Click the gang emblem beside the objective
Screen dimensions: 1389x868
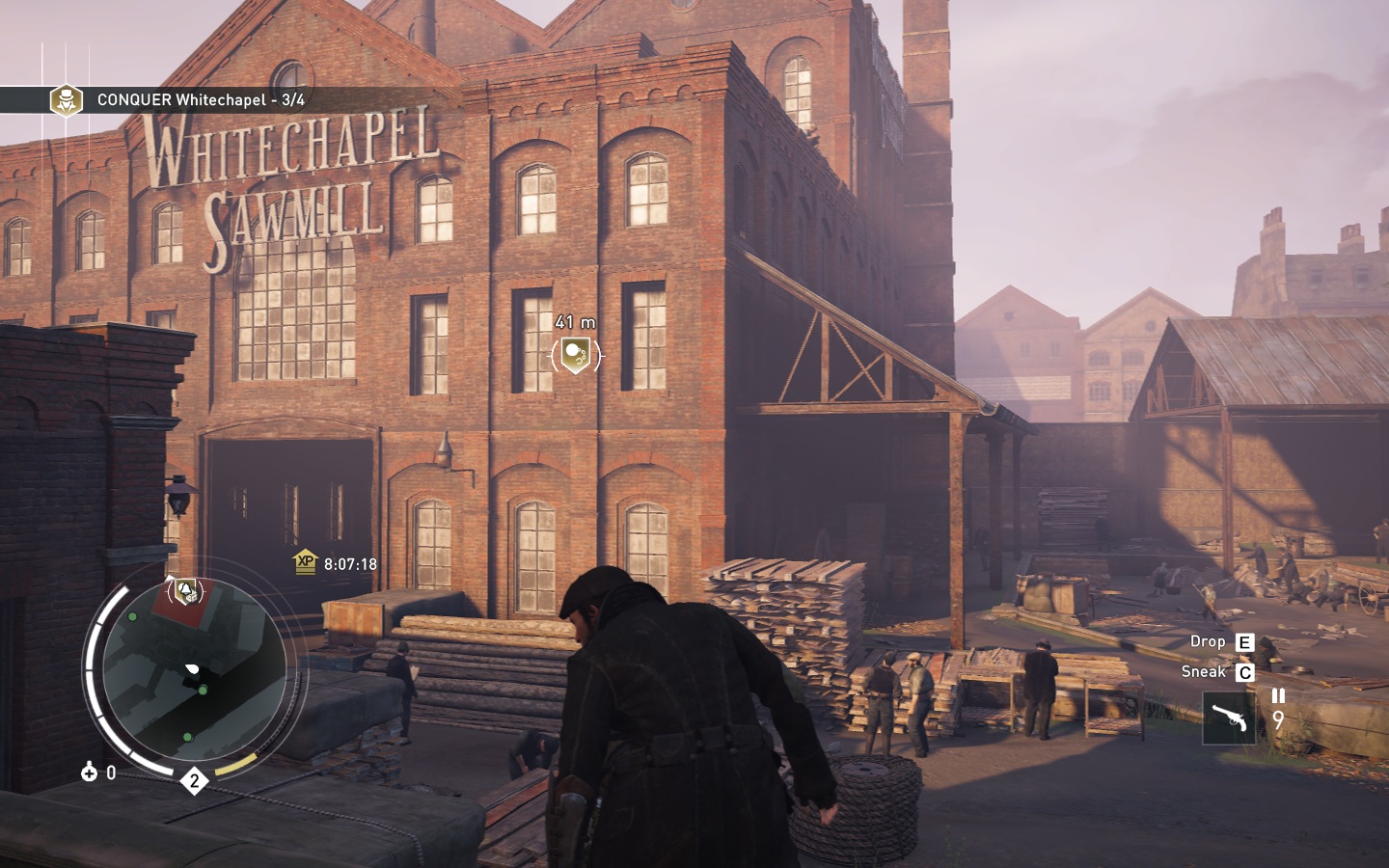(66, 99)
